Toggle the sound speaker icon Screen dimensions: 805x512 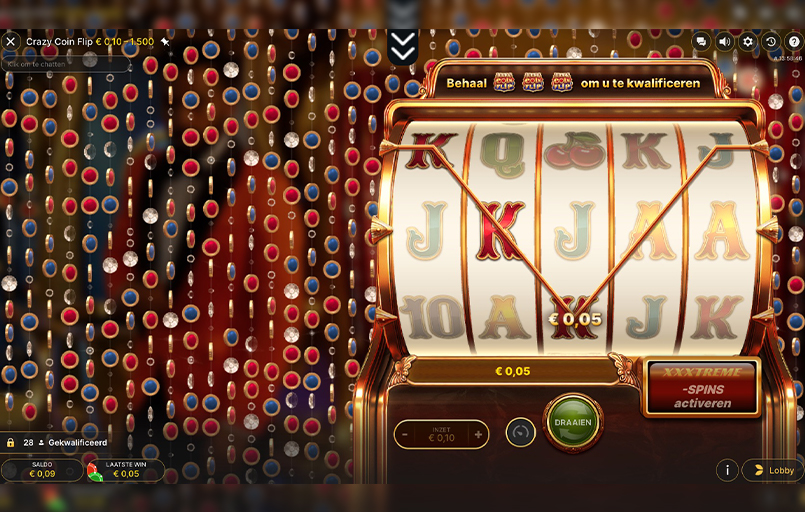pos(724,42)
